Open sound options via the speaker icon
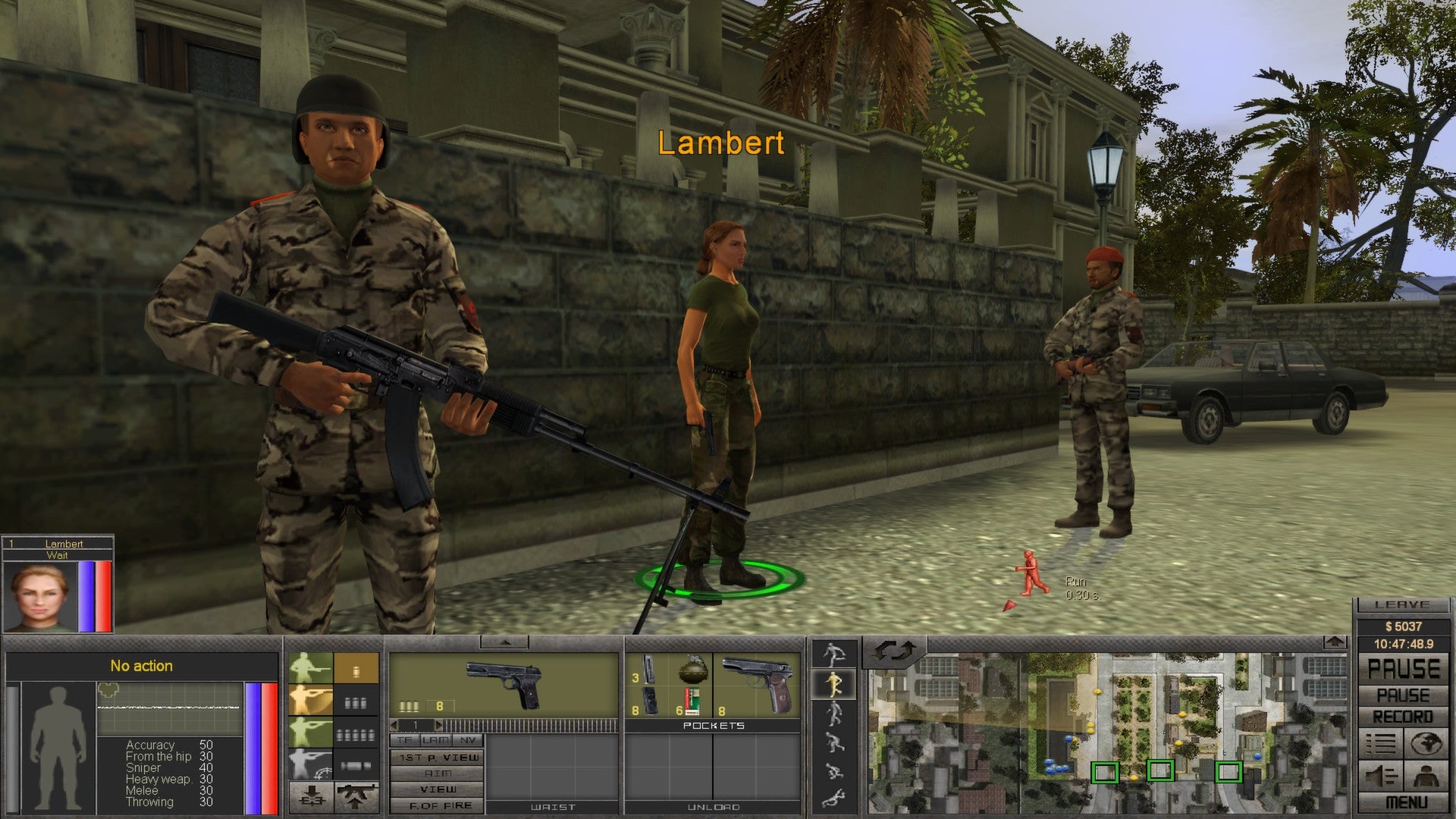Screen dimensions: 1456x819 click(1379, 776)
